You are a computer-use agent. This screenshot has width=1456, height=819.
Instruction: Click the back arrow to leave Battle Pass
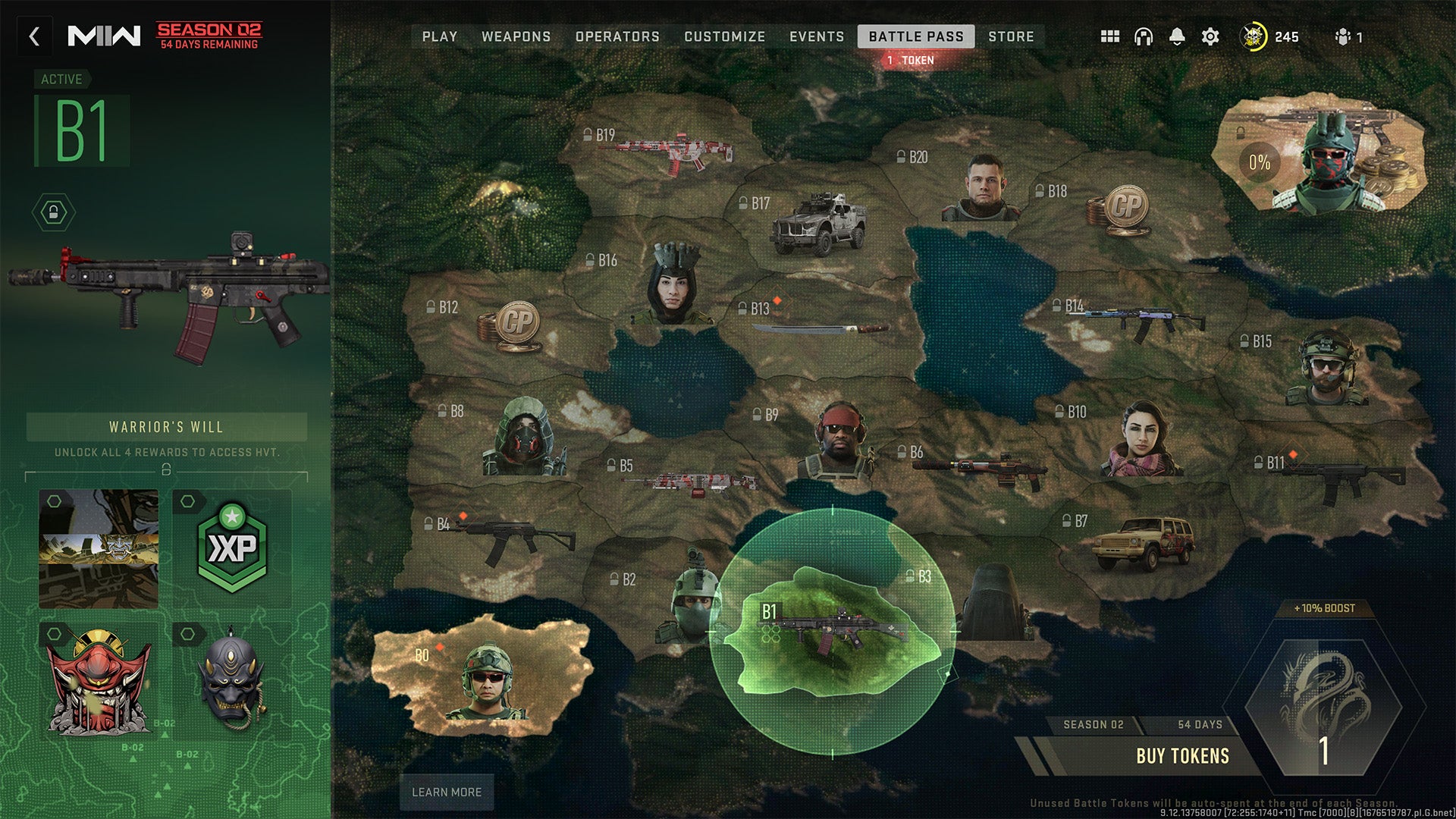pyautogui.click(x=33, y=36)
